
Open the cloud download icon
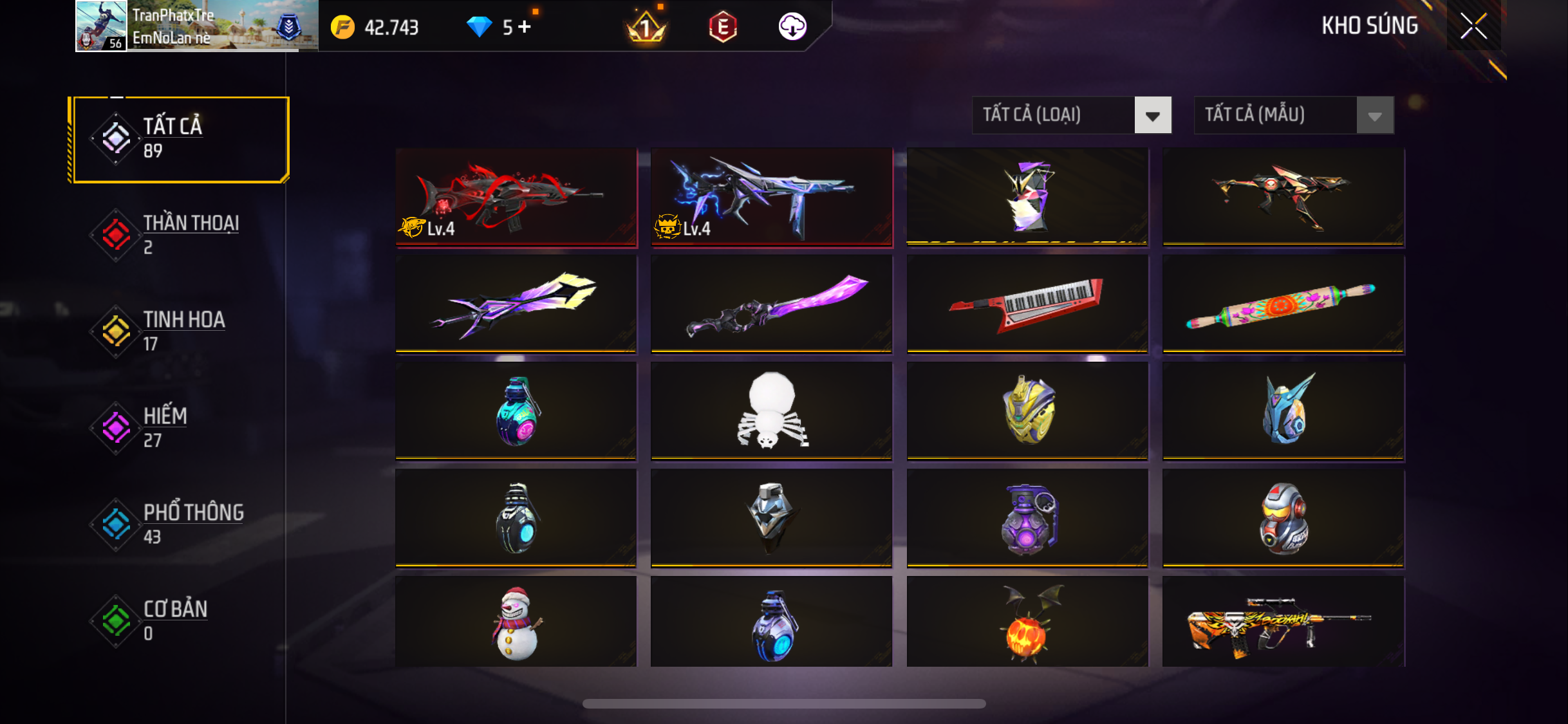coord(792,27)
